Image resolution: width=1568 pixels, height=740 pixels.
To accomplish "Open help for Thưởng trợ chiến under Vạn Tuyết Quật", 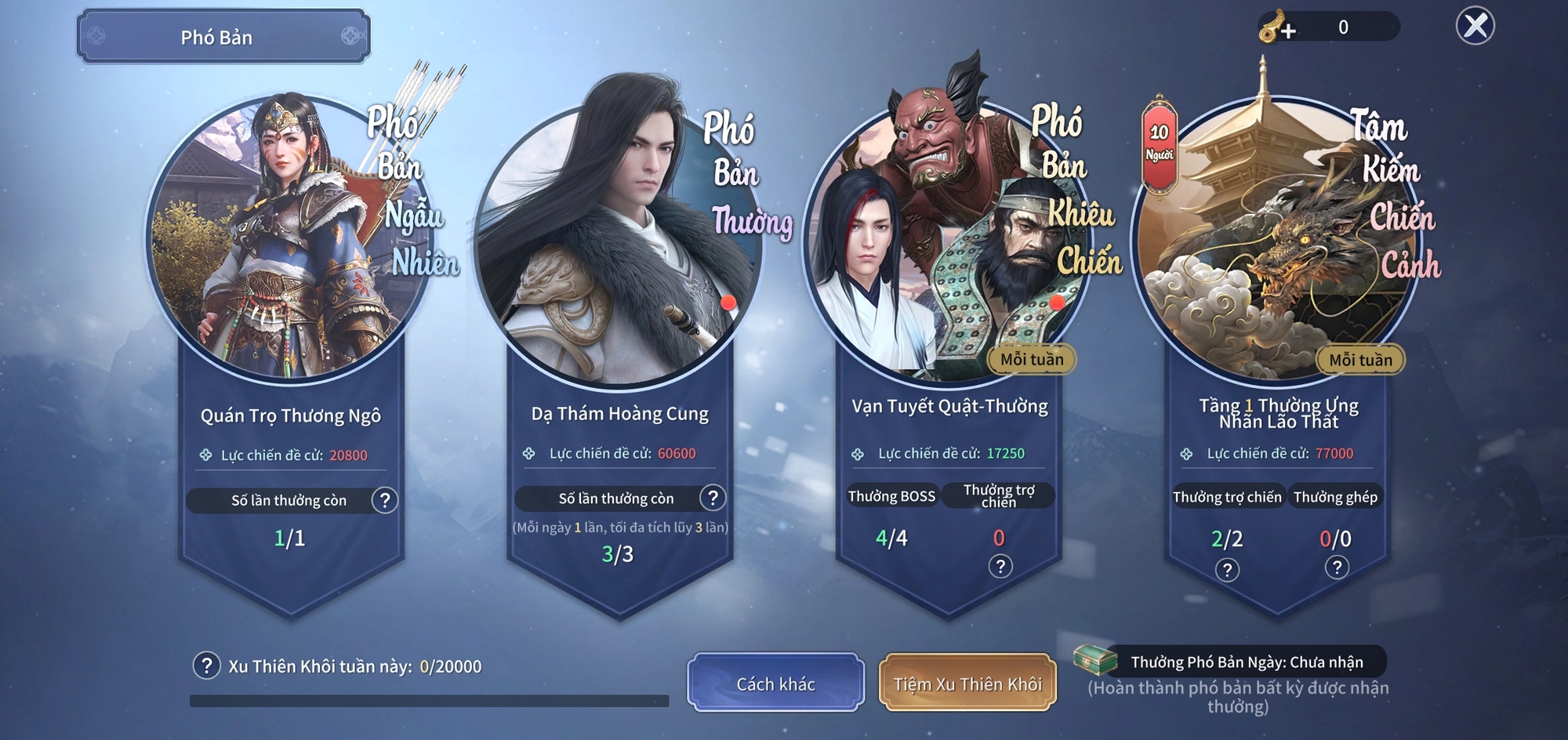I will (1000, 566).
